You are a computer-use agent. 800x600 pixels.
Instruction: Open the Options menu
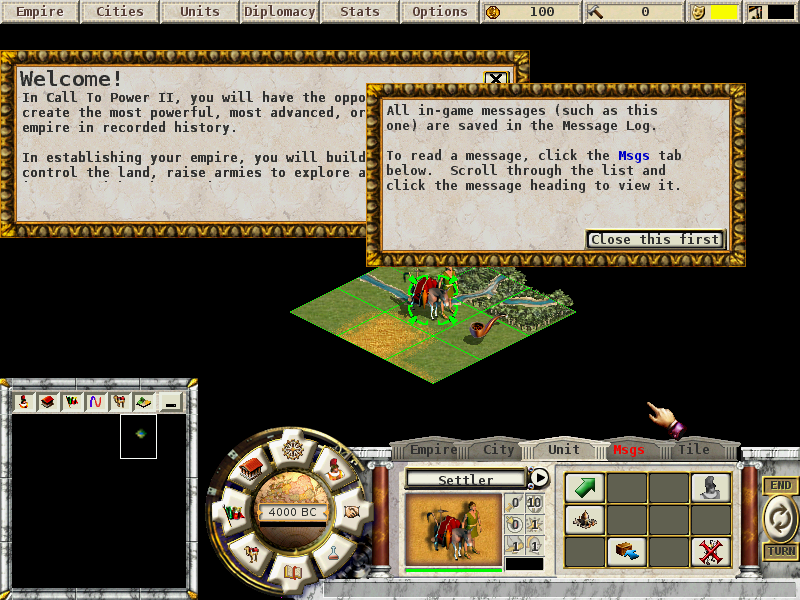440,12
